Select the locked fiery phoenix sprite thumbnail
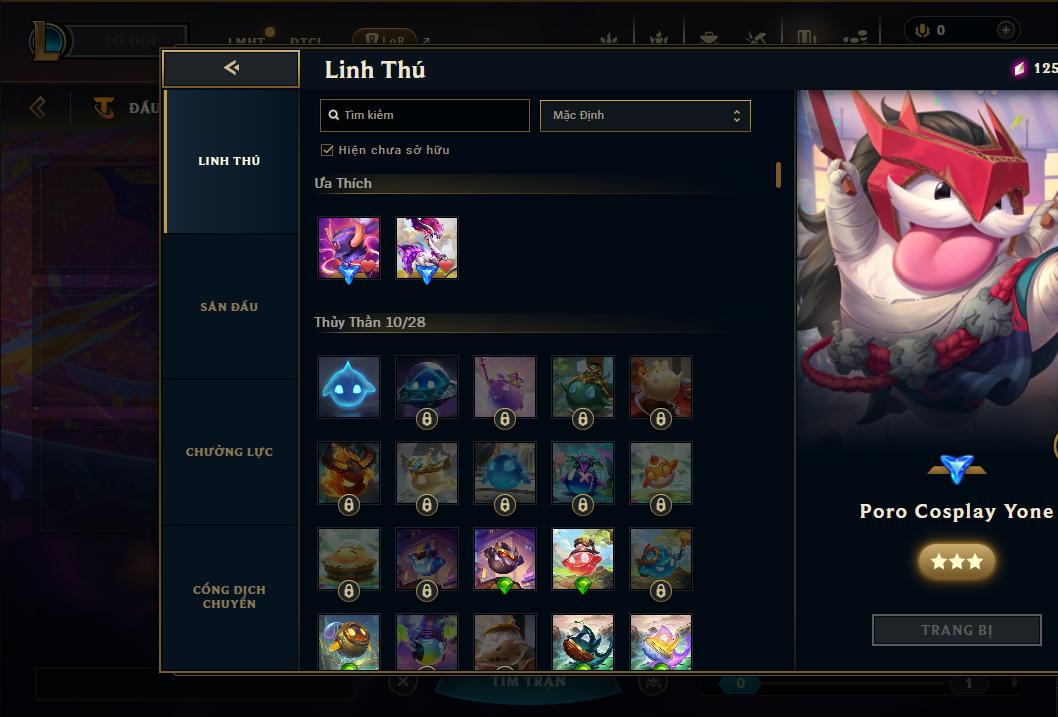1058x717 pixels. tap(349, 473)
